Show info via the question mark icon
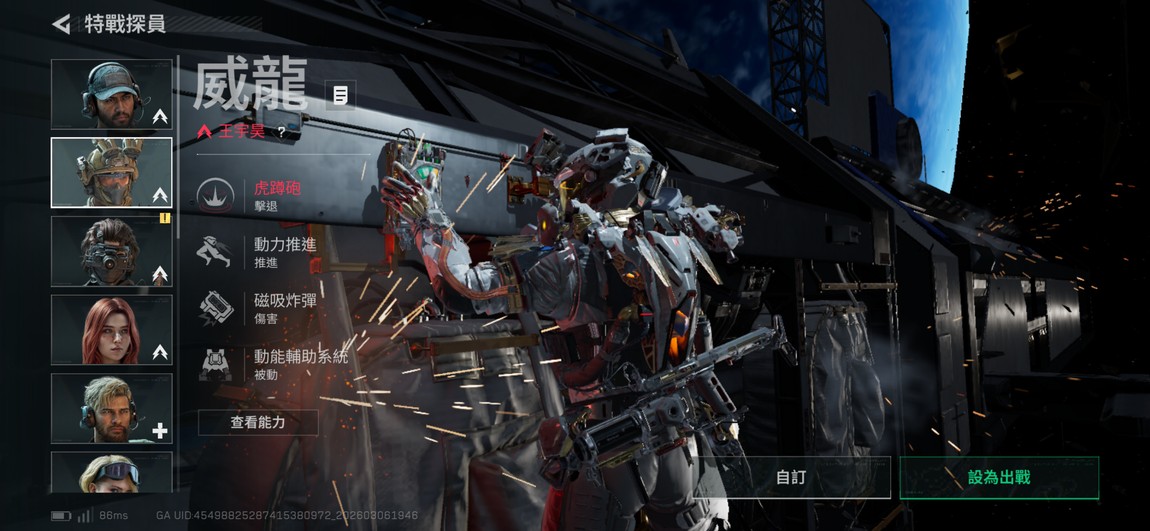The height and width of the screenshot is (531, 1150). tap(282, 131)
